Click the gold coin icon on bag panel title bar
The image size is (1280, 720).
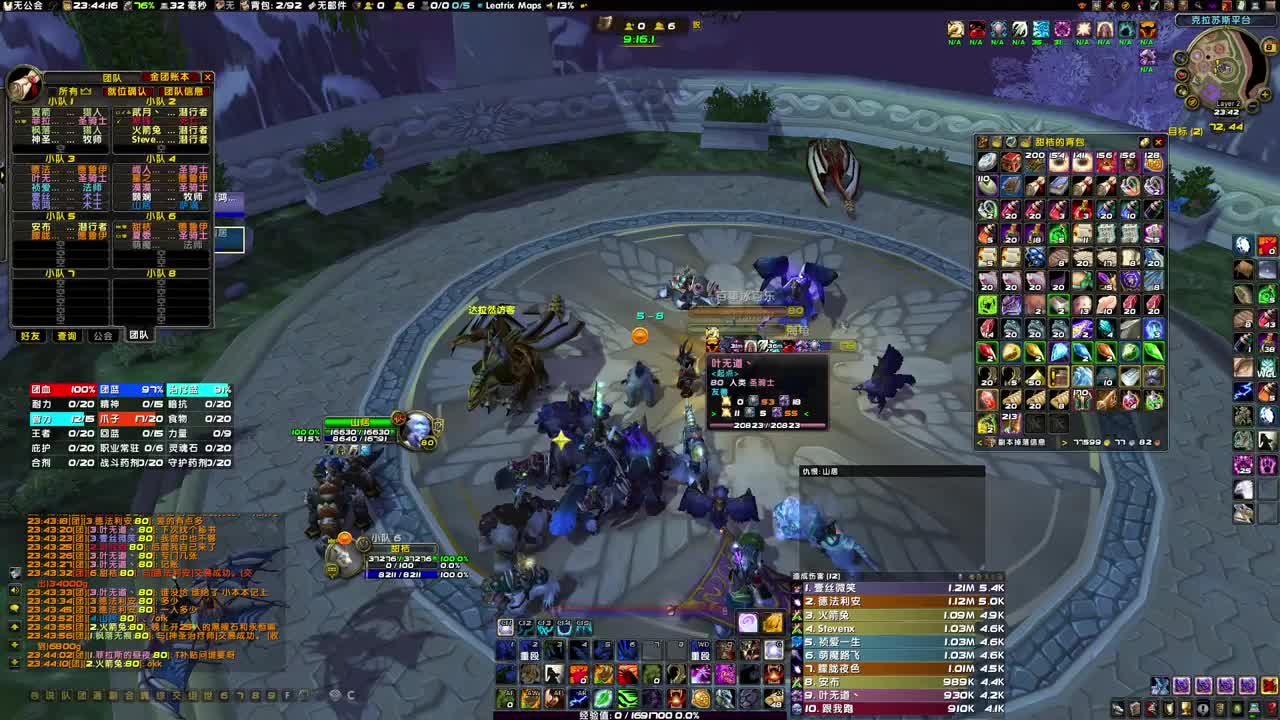tap(1144, 142)
